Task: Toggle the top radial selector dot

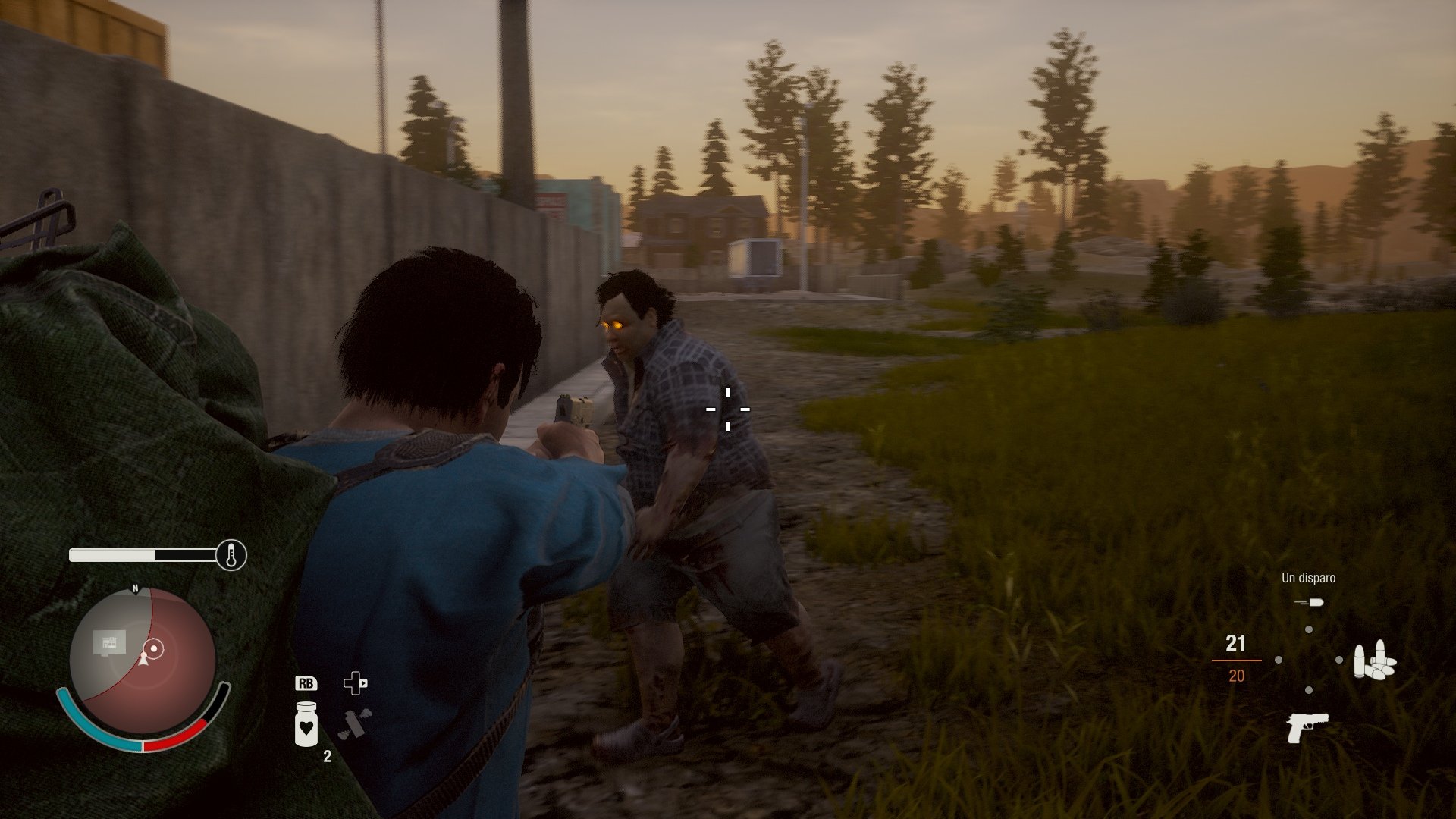Action: [1309, 630]
